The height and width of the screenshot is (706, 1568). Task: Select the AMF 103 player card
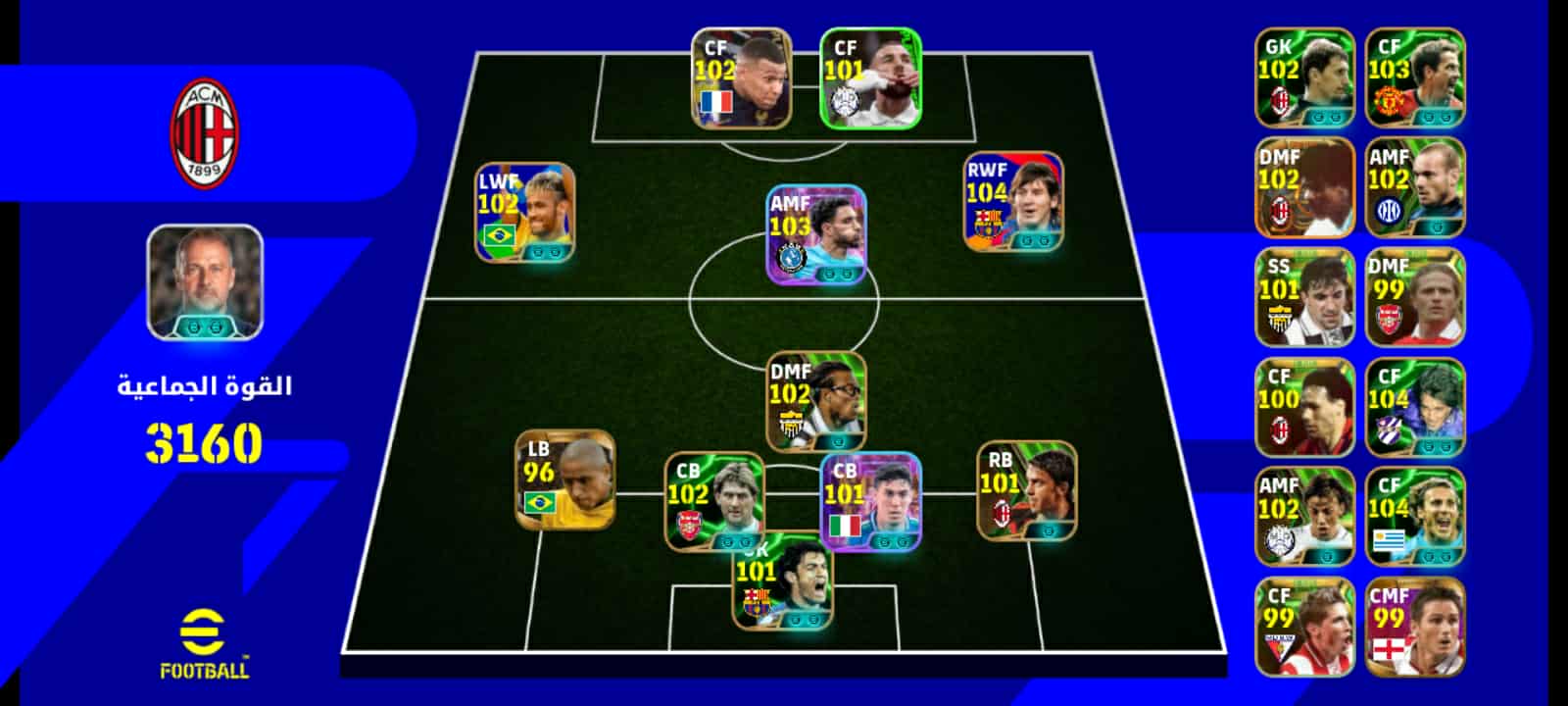click(x=816, y=235)
